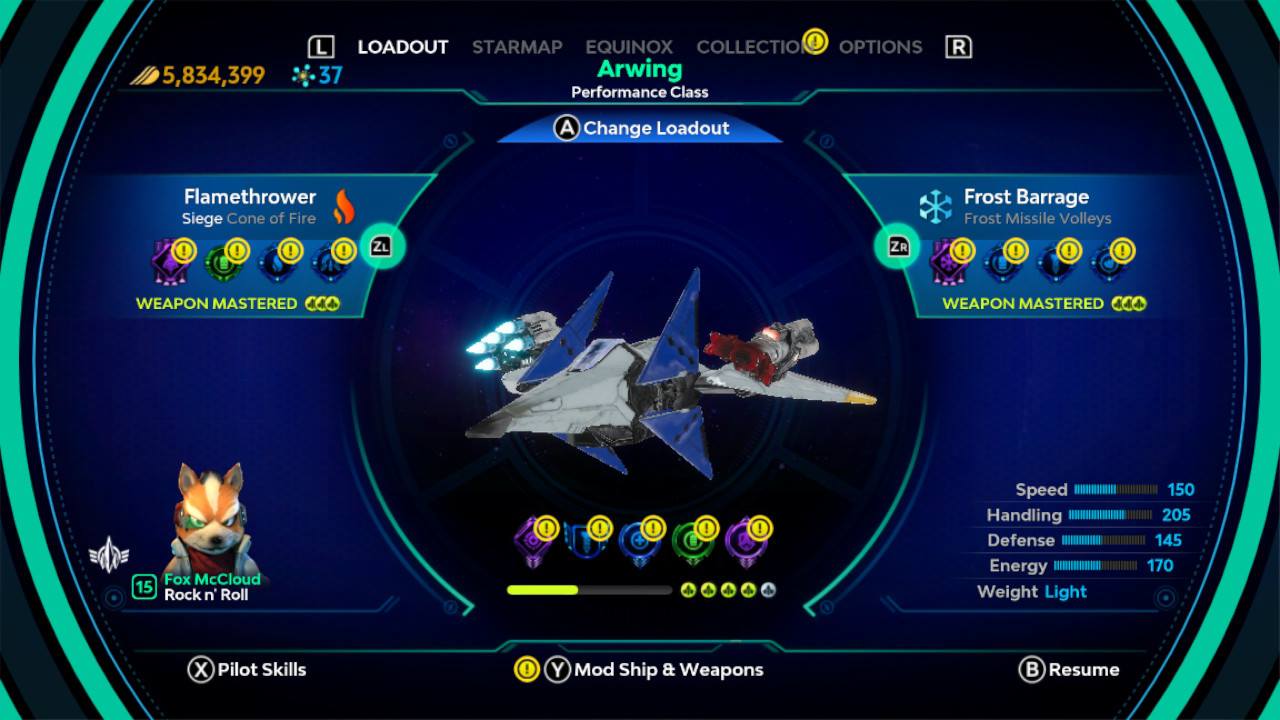Open the Options tab
Screen dimensions: 1280x720
pos(880,47)
